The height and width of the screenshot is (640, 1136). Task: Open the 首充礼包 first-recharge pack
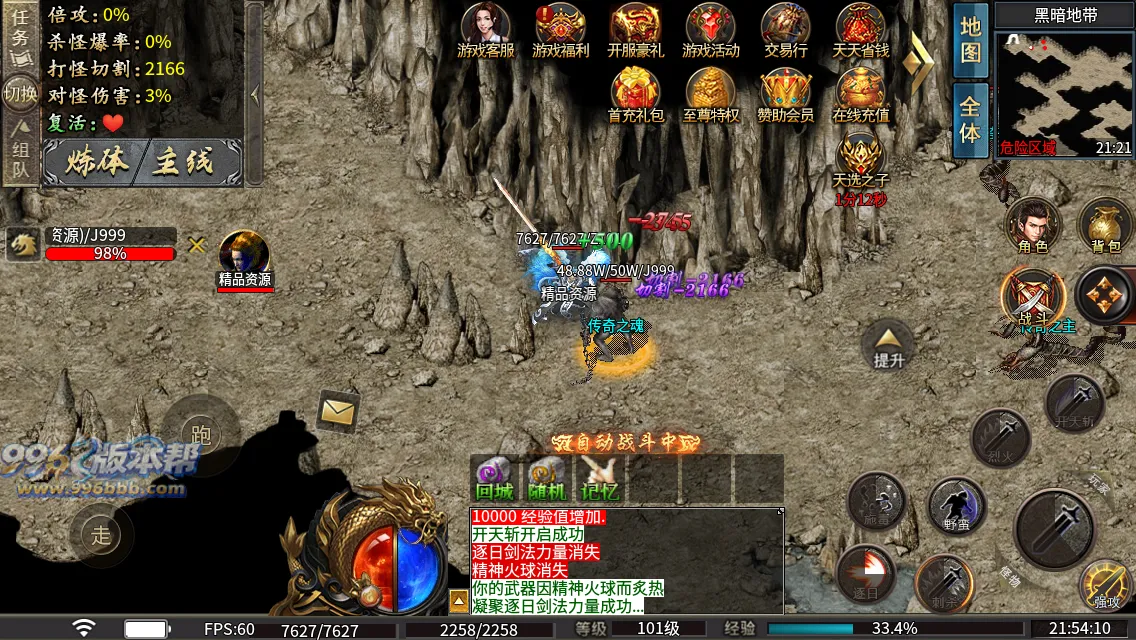point(635,92)
